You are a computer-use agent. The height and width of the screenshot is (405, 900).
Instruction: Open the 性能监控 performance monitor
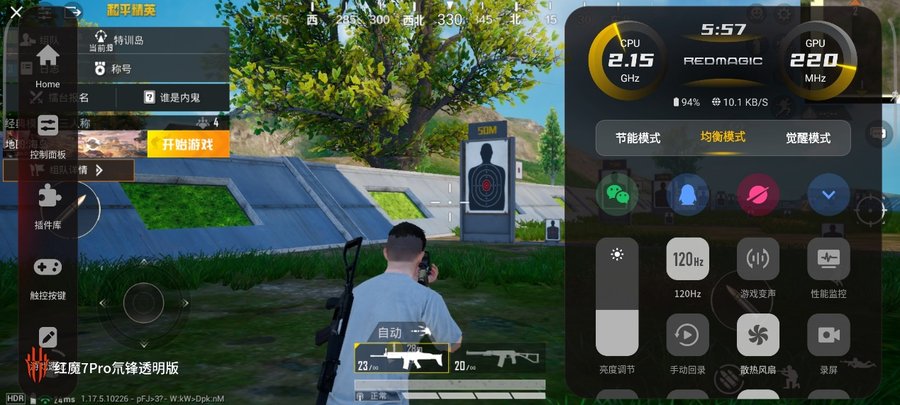tap(828, 259)
